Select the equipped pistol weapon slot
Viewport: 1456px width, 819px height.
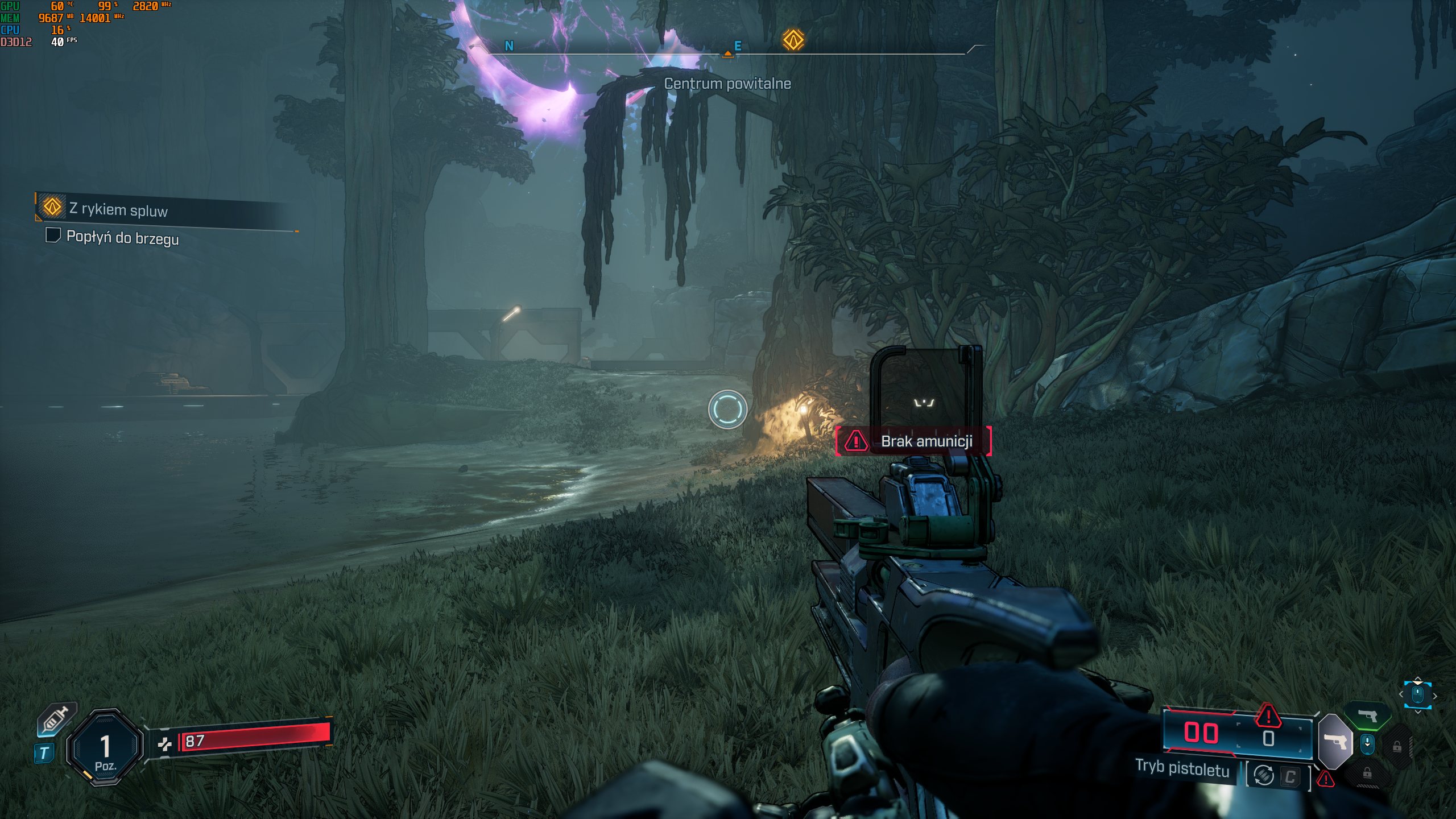pyautogui.click(x=1335, y=742)
